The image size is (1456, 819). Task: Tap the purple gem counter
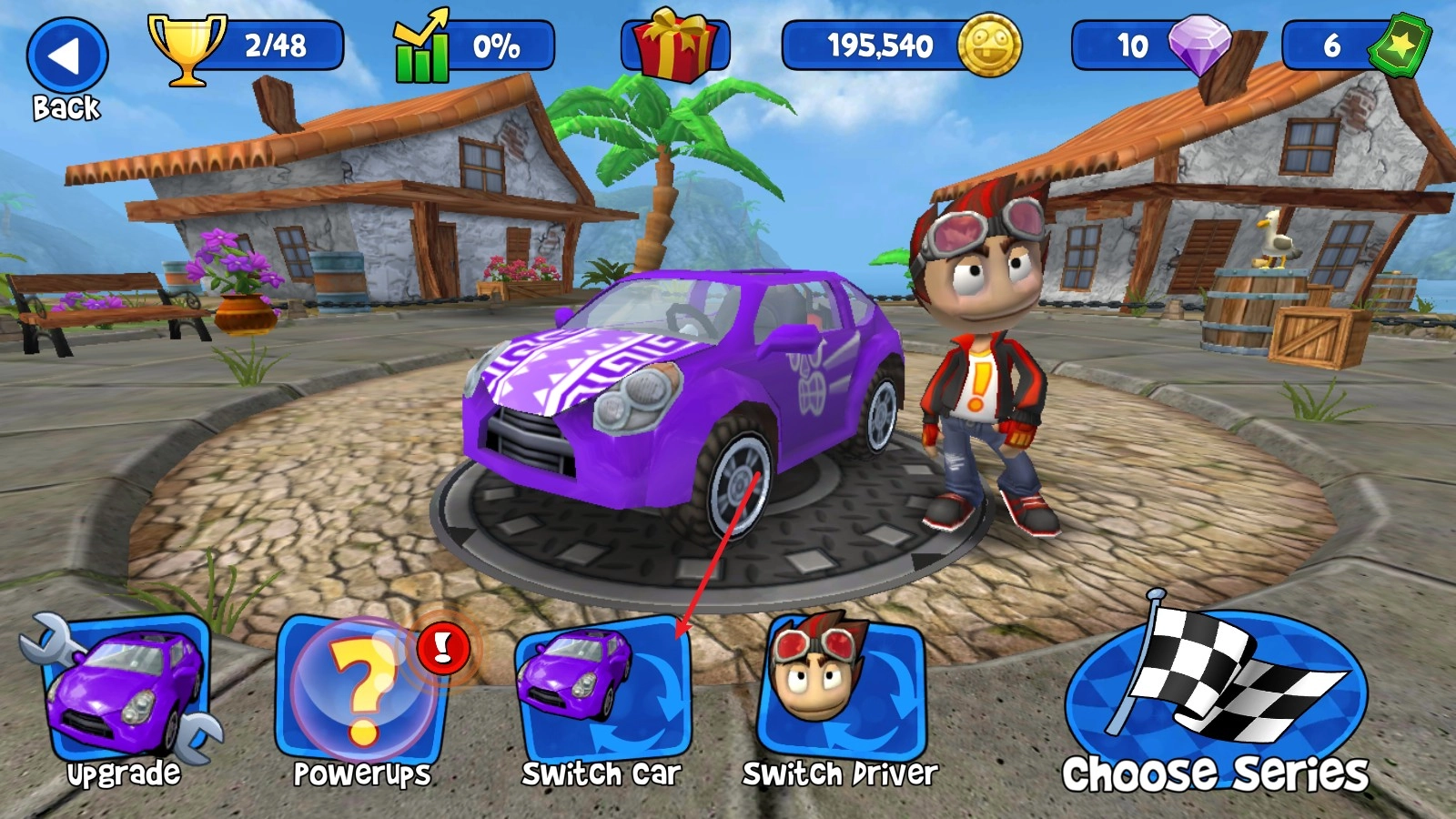[1152, 45]
